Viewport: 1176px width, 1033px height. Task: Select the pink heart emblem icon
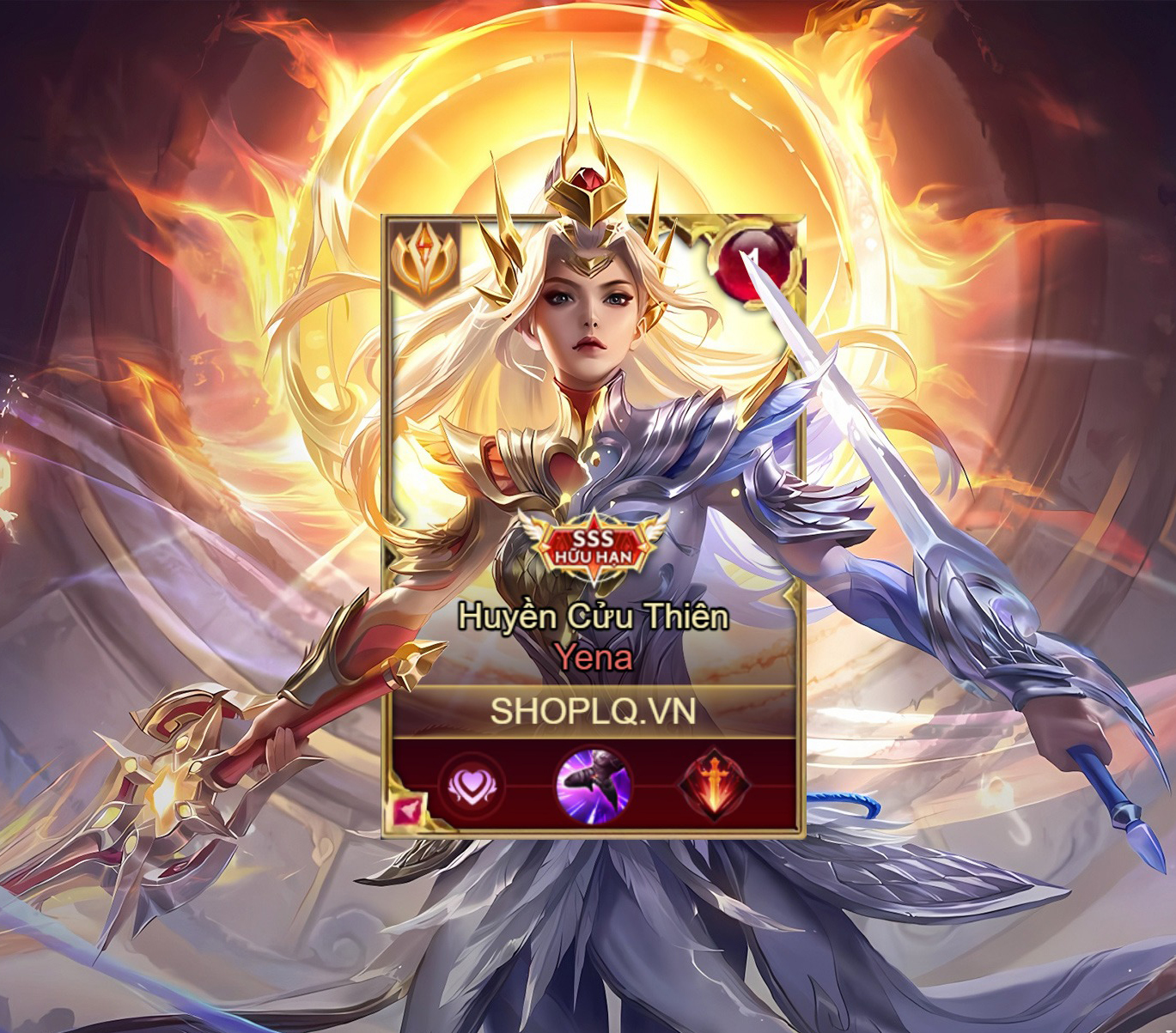point(471,786)
